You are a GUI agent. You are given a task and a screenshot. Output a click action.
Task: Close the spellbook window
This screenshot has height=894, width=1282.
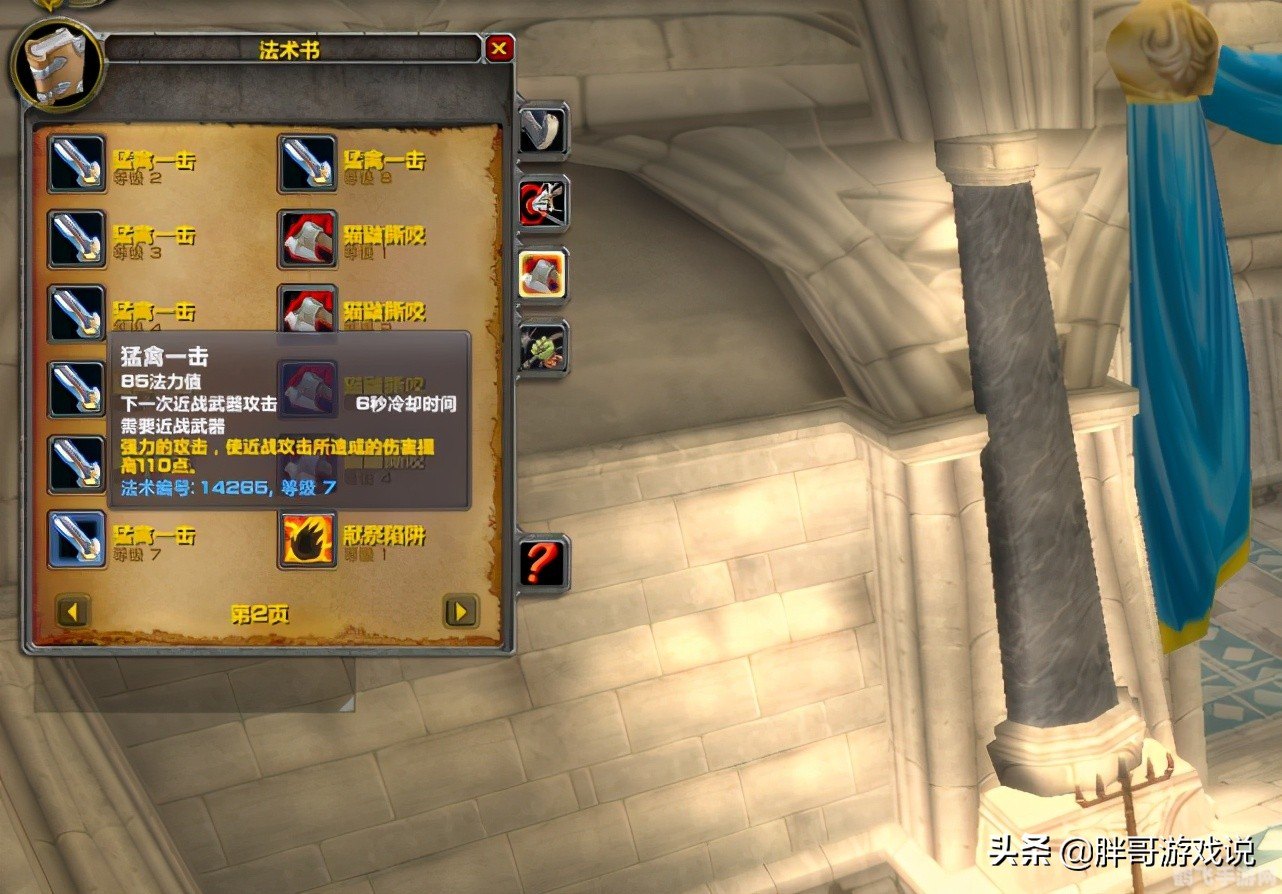[x=499, y=49]
